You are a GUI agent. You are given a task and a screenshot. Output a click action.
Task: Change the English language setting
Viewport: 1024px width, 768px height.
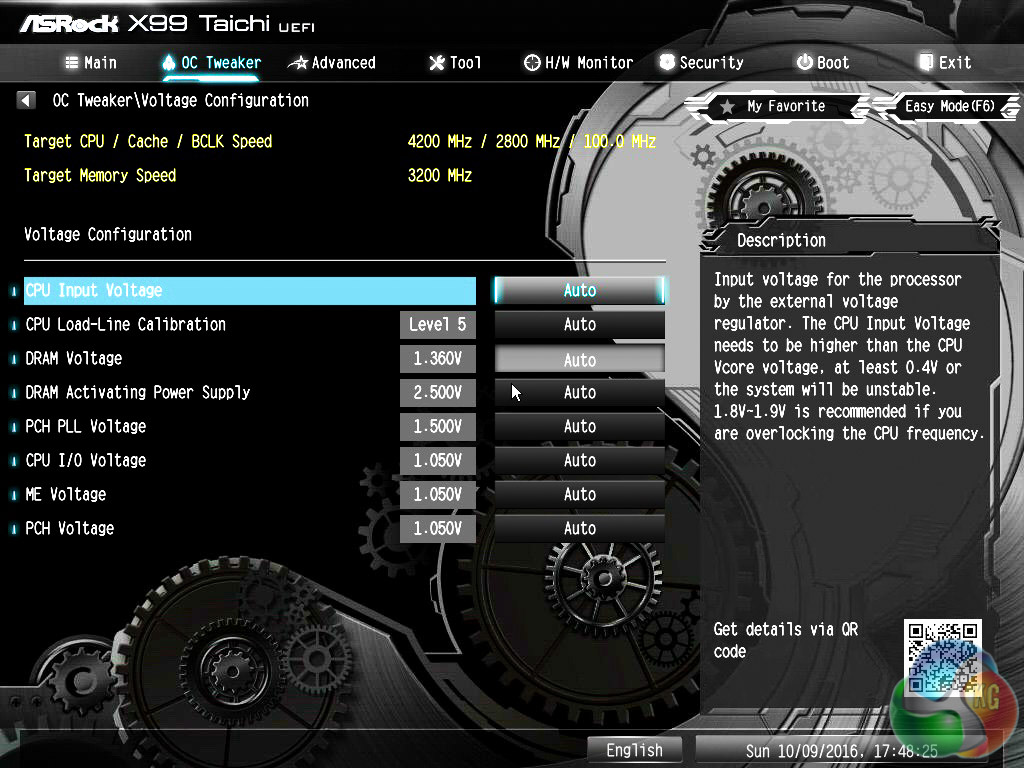click(x=634, y=750)
